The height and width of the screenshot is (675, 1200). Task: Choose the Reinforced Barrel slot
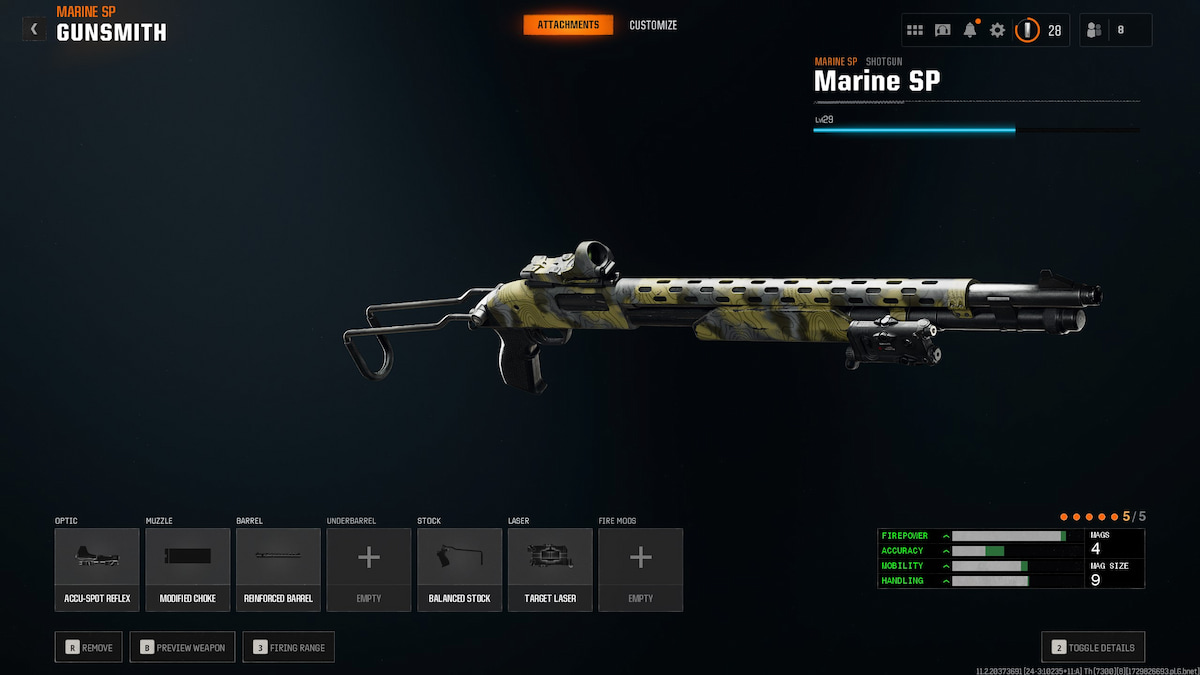pyautogui.click(x=278, y=569)
